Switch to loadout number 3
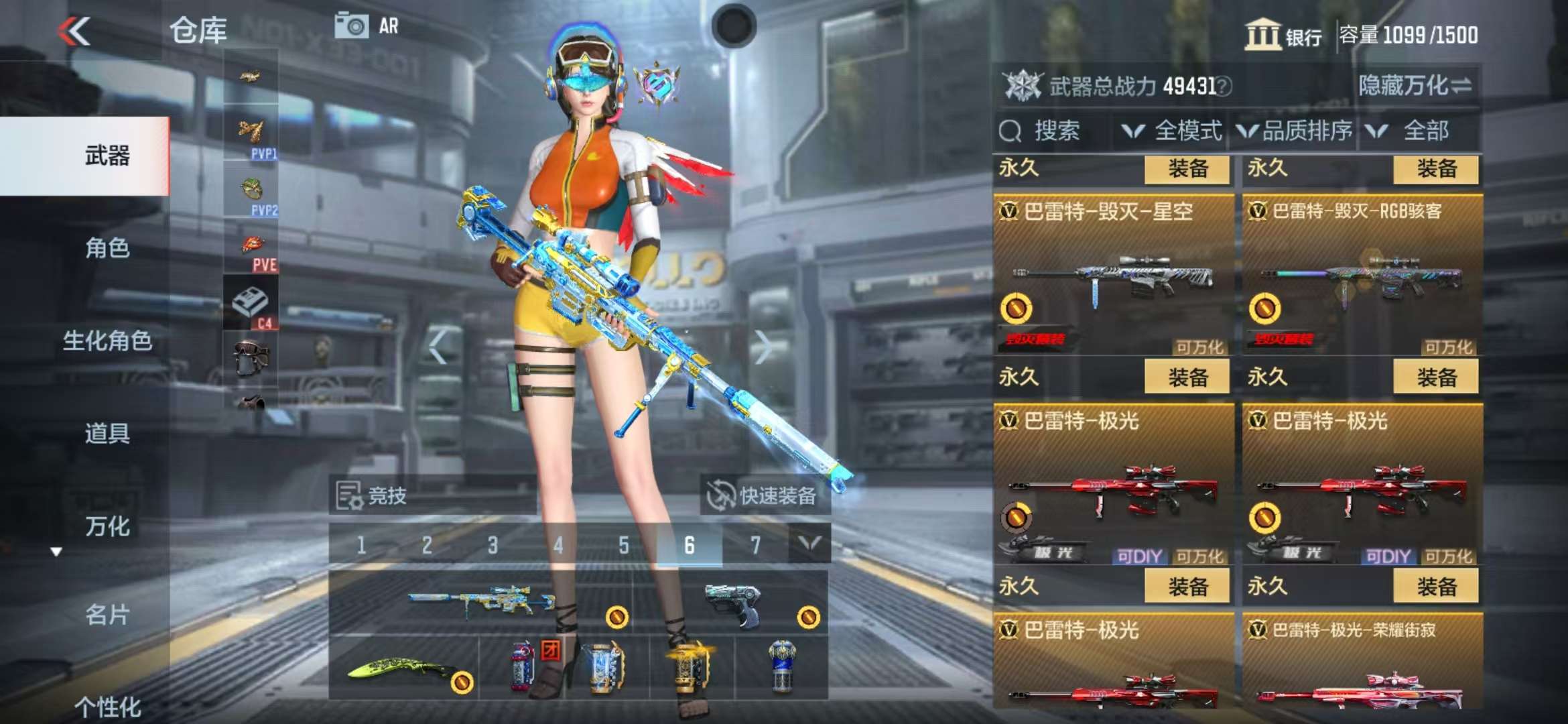 [x=493, y=546]
